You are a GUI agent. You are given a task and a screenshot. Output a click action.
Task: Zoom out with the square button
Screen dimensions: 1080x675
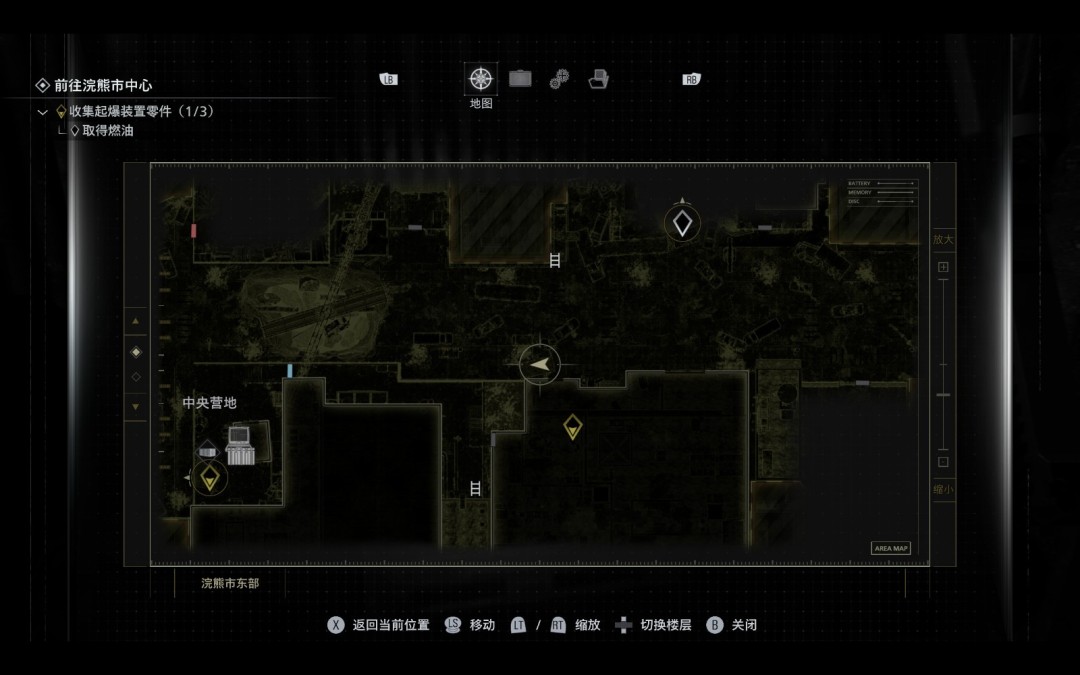pyautogui.click(x=943, y=462)
